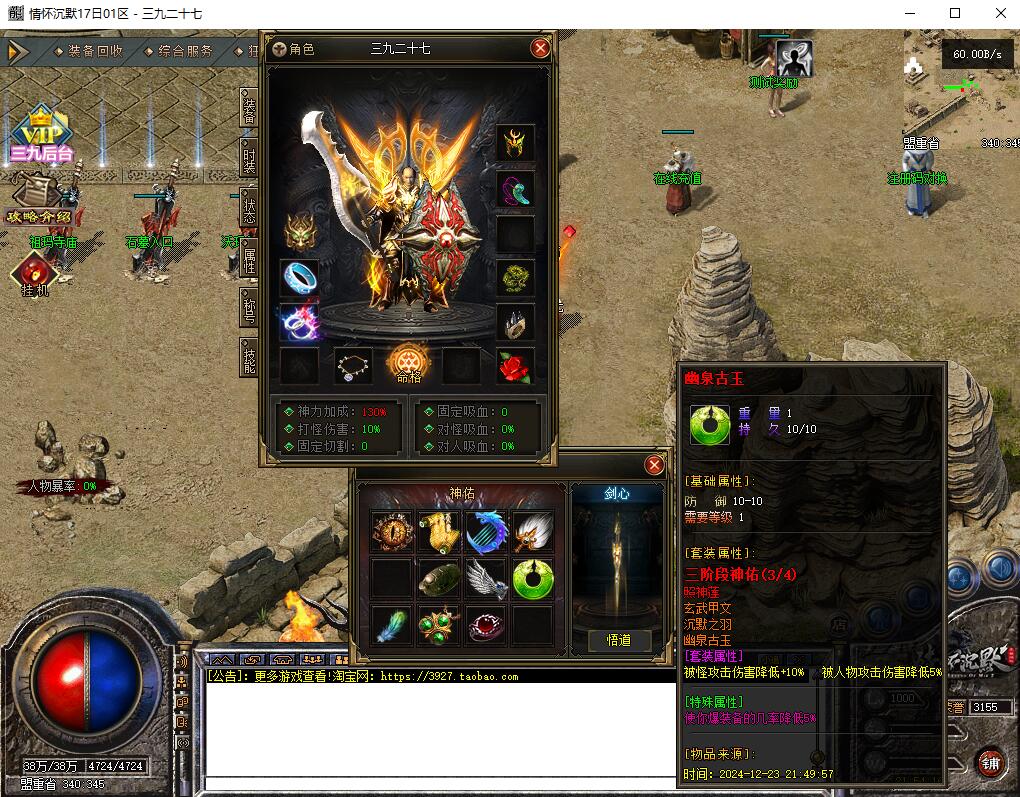
Task: Open the 铺 shop button
Action: 990,762
